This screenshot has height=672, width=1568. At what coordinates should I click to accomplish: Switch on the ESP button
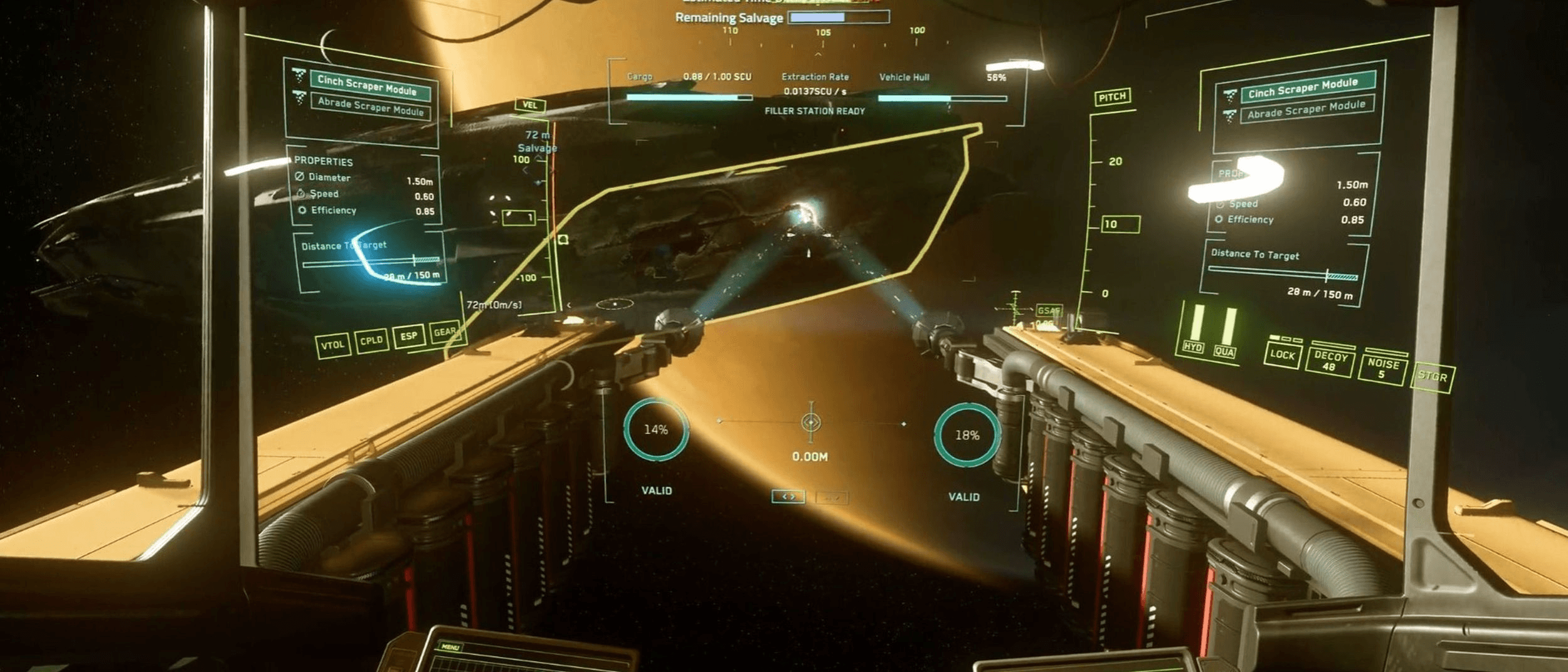click(408, 336)
